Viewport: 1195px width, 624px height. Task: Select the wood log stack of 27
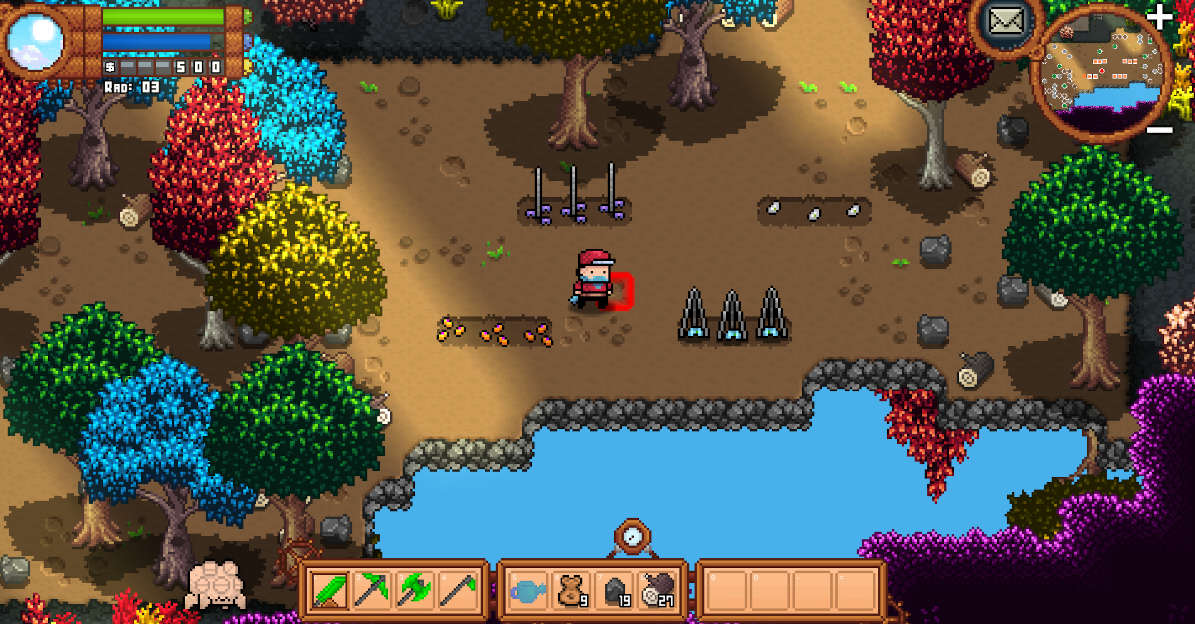tap(657, 590)
